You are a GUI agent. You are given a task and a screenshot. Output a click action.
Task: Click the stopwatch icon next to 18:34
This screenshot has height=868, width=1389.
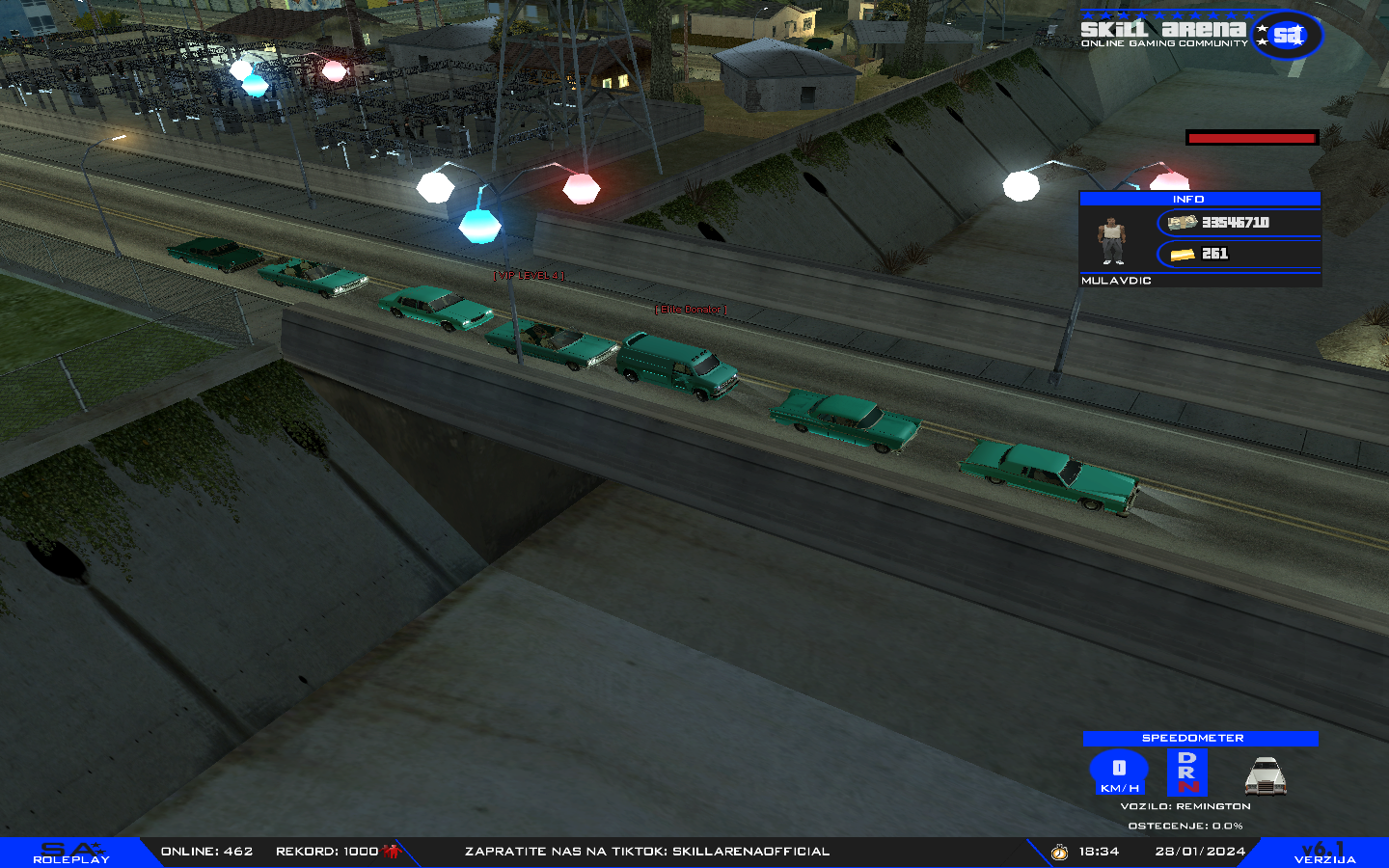[1059, 852]
